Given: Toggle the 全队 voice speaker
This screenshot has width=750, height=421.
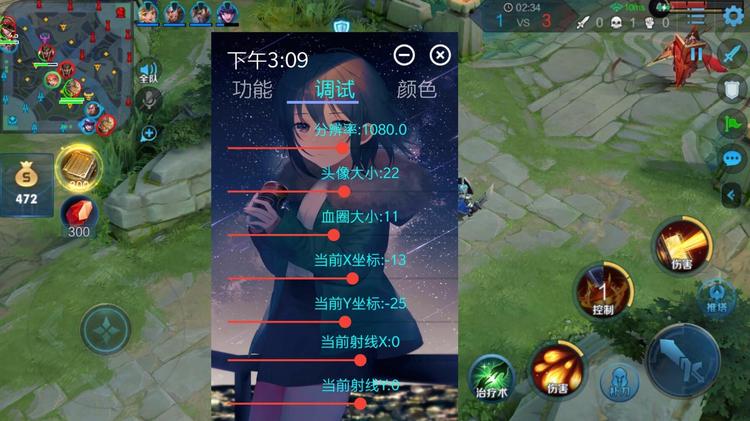Looking at the screenshot, I should tap(149, 70).
